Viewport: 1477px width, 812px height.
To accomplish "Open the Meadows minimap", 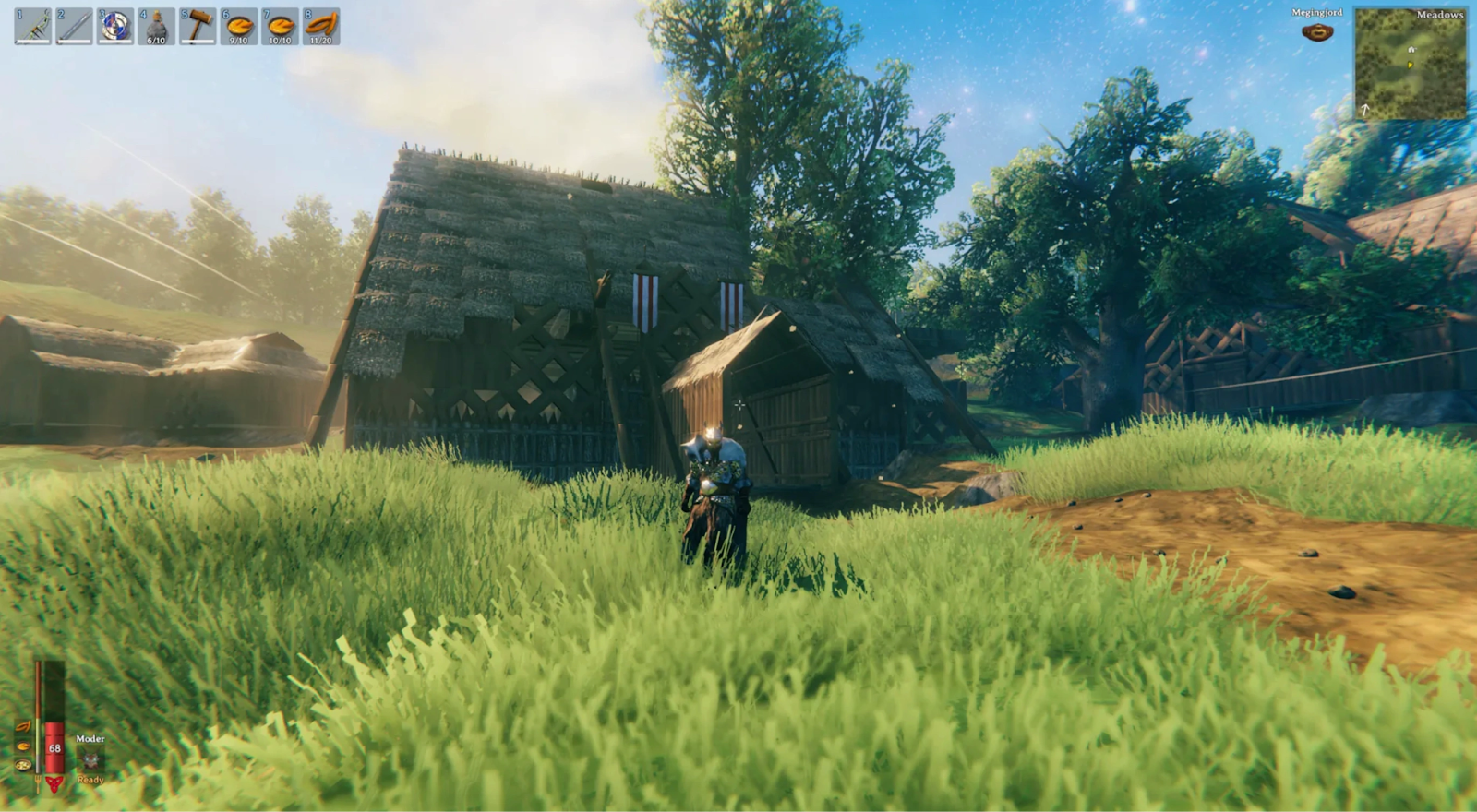I will point(1410,64).
